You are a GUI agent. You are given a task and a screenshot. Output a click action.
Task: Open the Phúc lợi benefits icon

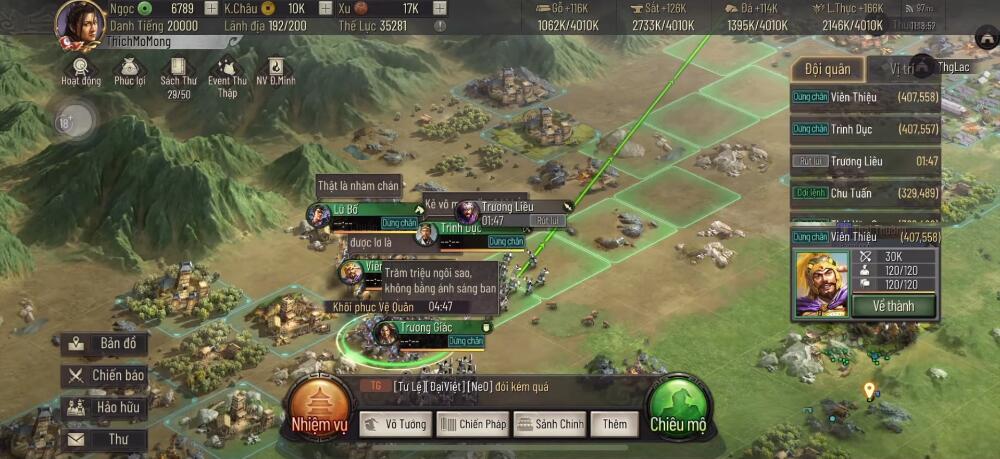click(x=130, y=69)
